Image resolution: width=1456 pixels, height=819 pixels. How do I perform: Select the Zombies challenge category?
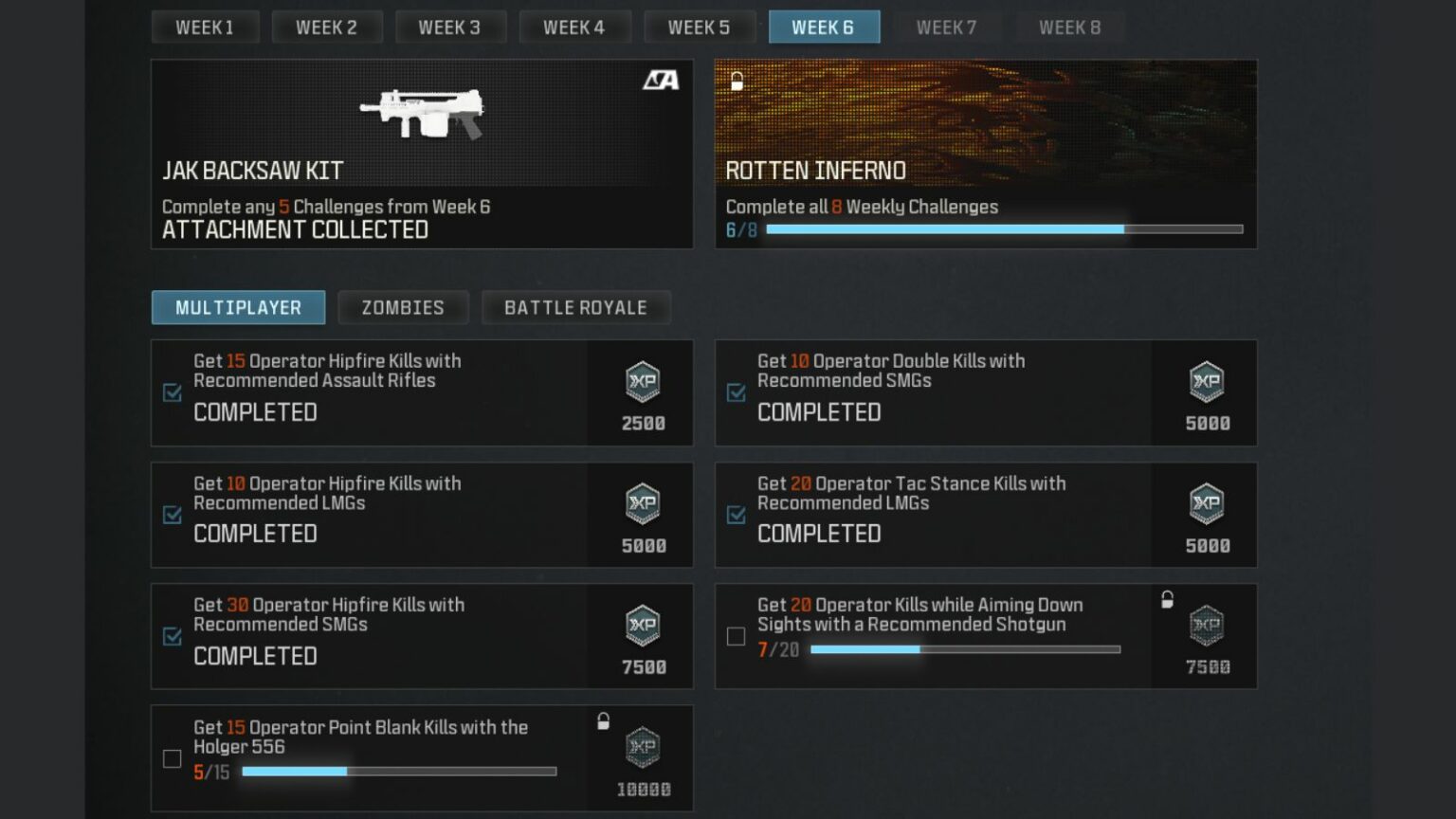tap(403, 307)
